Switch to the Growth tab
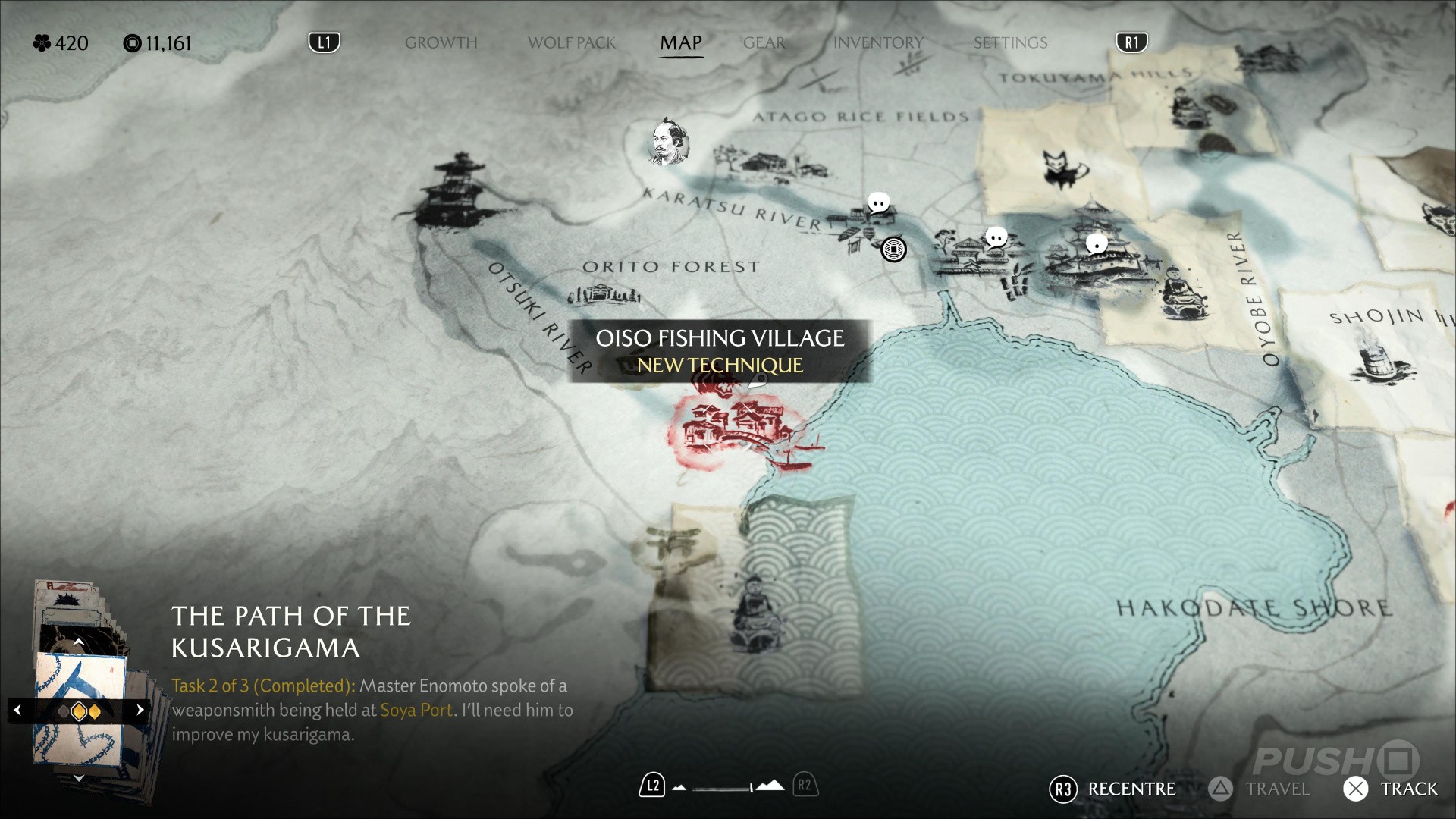Image resolution: width=1456 pixels, height=819 pixels. [441, 43]
